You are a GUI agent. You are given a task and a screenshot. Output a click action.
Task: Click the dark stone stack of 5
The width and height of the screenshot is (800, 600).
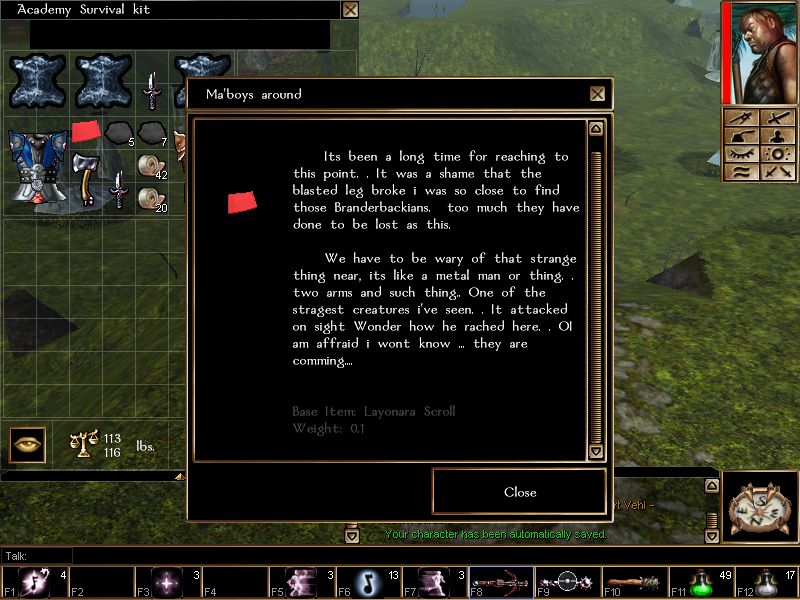point(119,131)
